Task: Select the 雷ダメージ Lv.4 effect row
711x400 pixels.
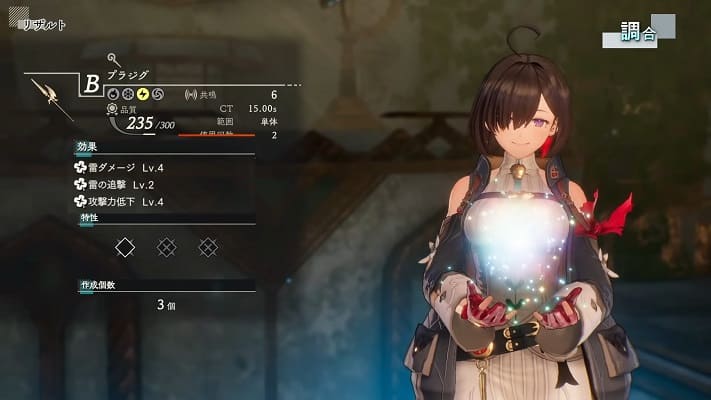Action: click(119, 168)
